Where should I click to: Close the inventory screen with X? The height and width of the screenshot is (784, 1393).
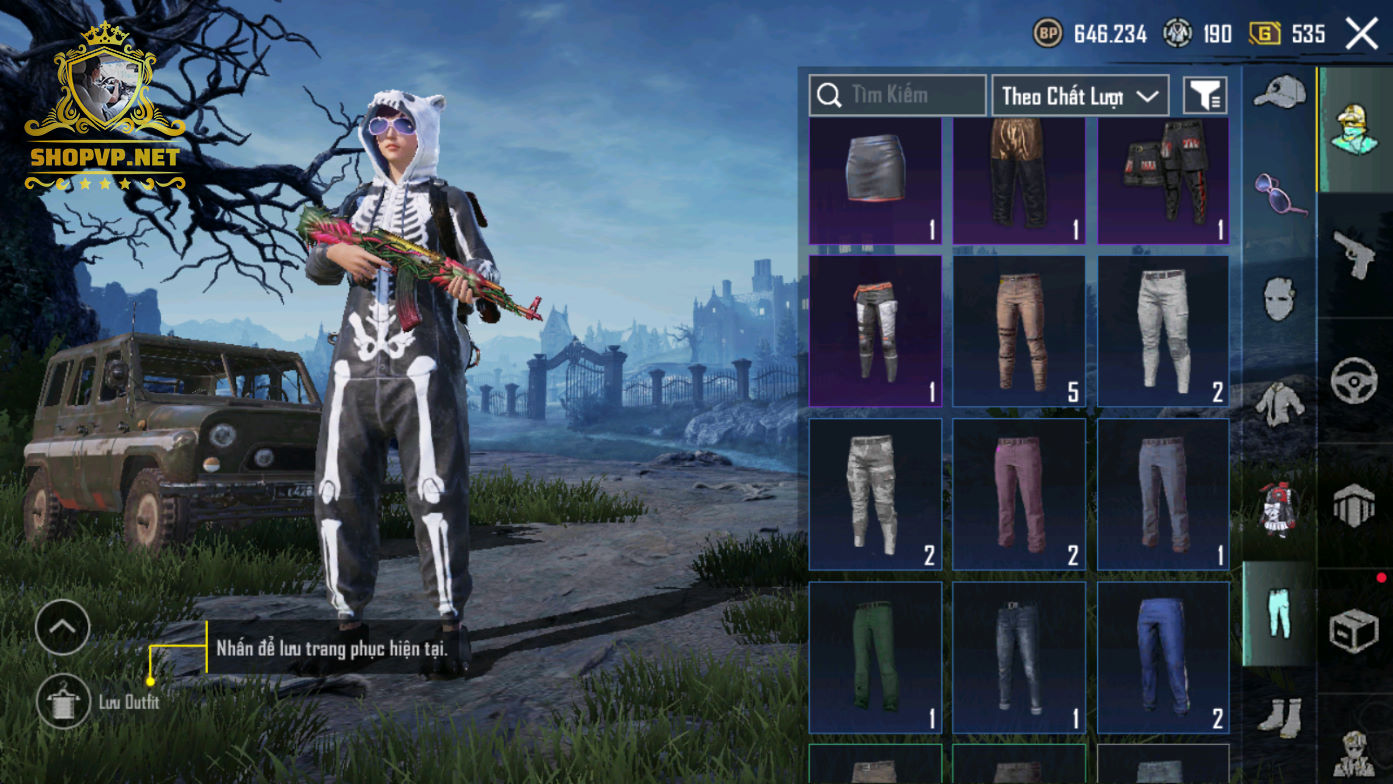point(1361,34)
